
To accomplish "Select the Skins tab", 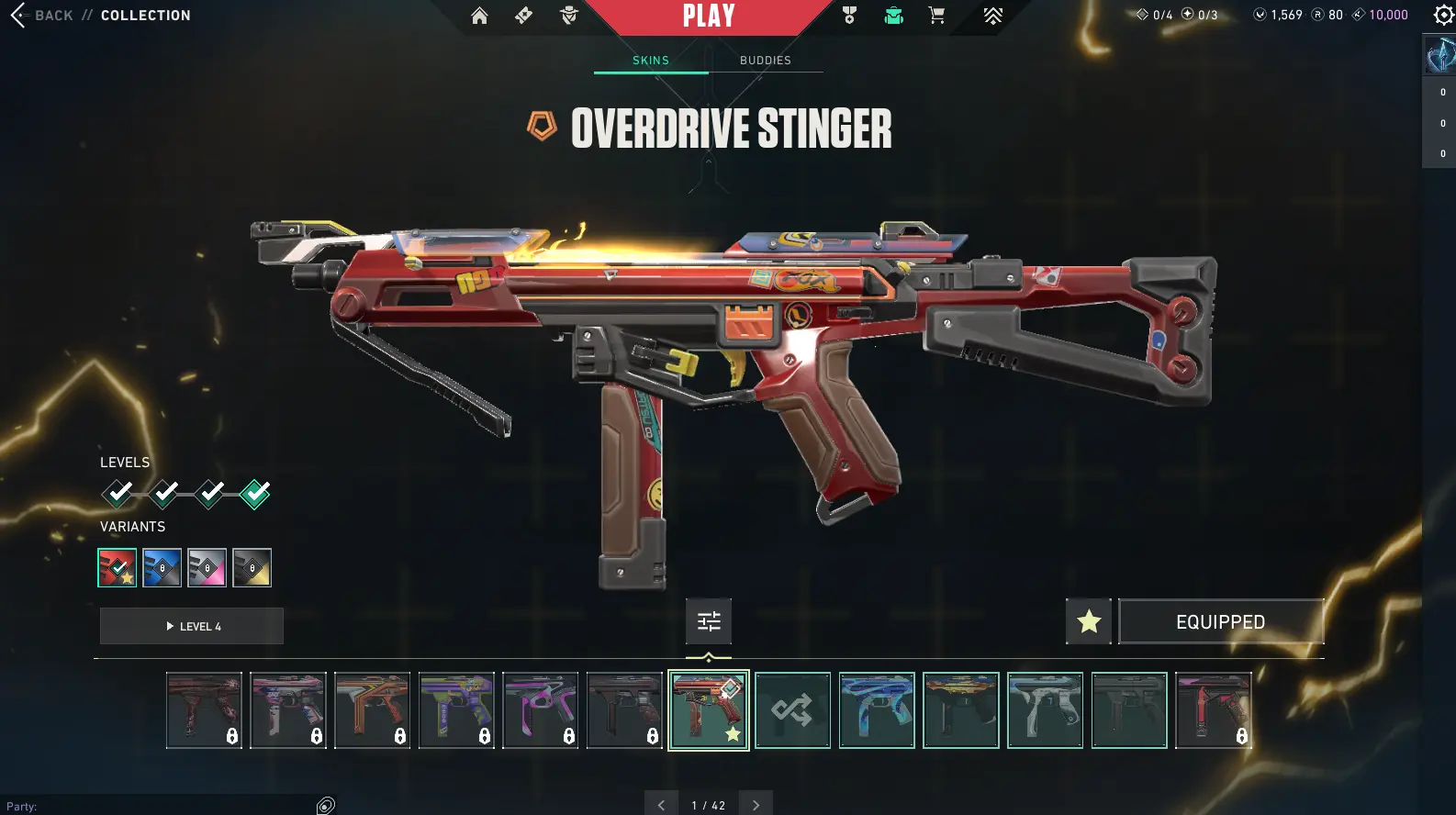I will pos(650,61).
